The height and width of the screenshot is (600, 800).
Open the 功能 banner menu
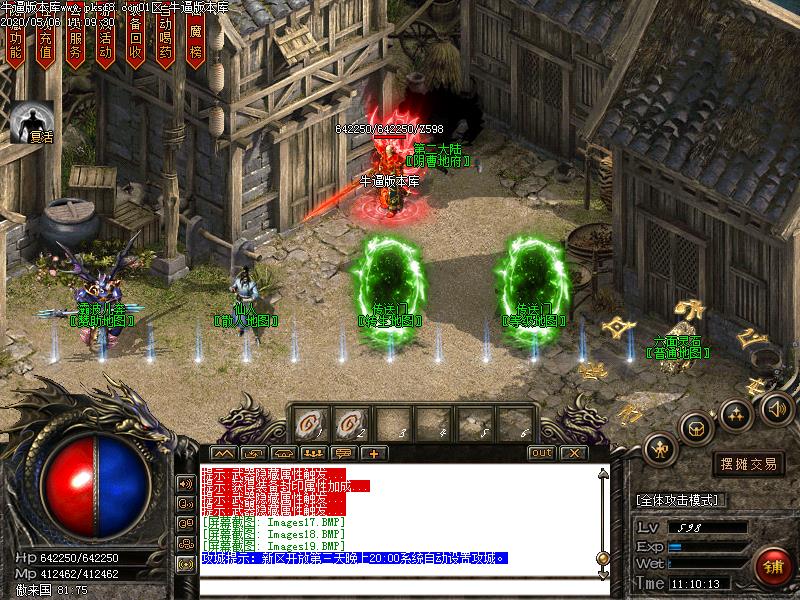pos(15,42)
